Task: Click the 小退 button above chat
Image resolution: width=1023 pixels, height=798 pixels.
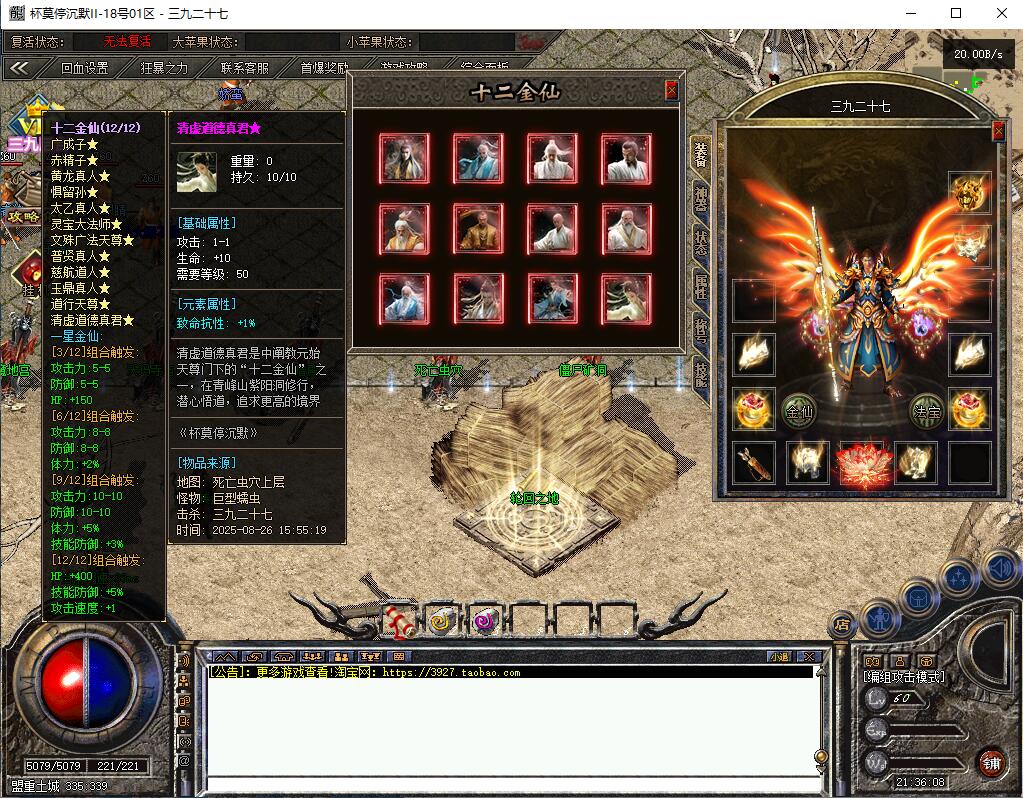Action: pos(778,656)
